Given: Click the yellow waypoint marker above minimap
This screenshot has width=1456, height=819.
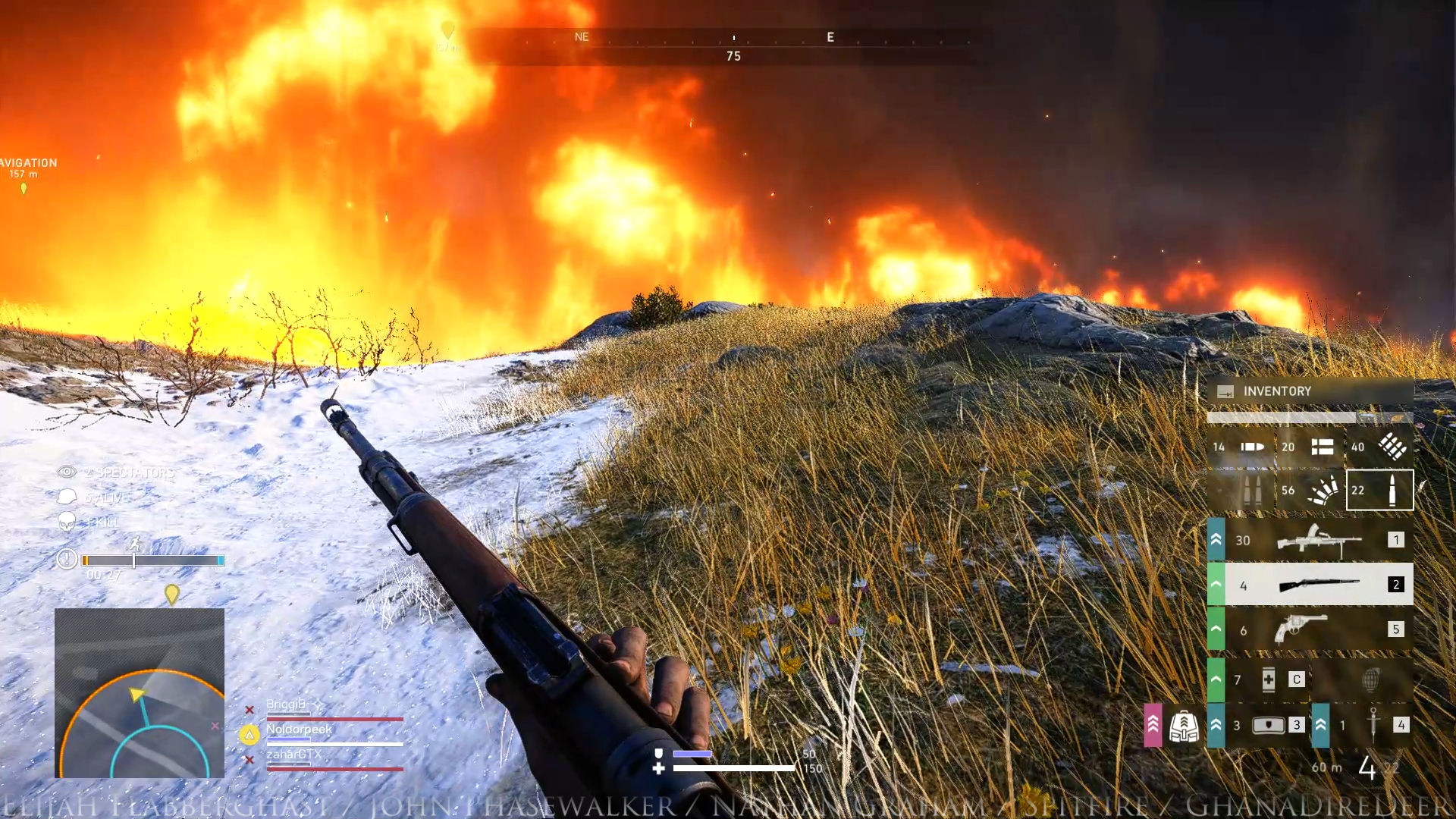Looking at the screenshot, I should [x=172, y=594].
